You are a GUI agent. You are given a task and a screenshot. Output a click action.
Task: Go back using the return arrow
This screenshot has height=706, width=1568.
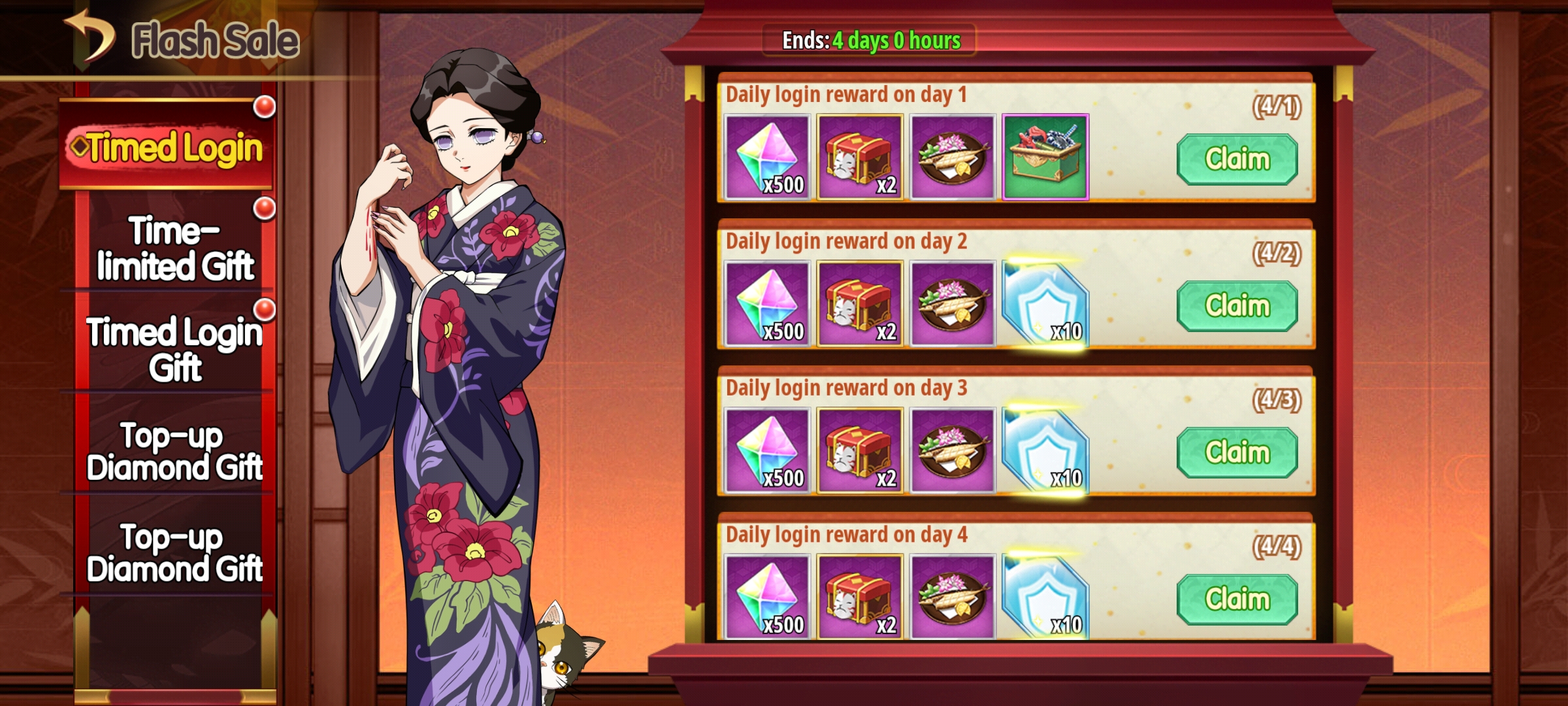pyautogui.click(x=90, y=38)
